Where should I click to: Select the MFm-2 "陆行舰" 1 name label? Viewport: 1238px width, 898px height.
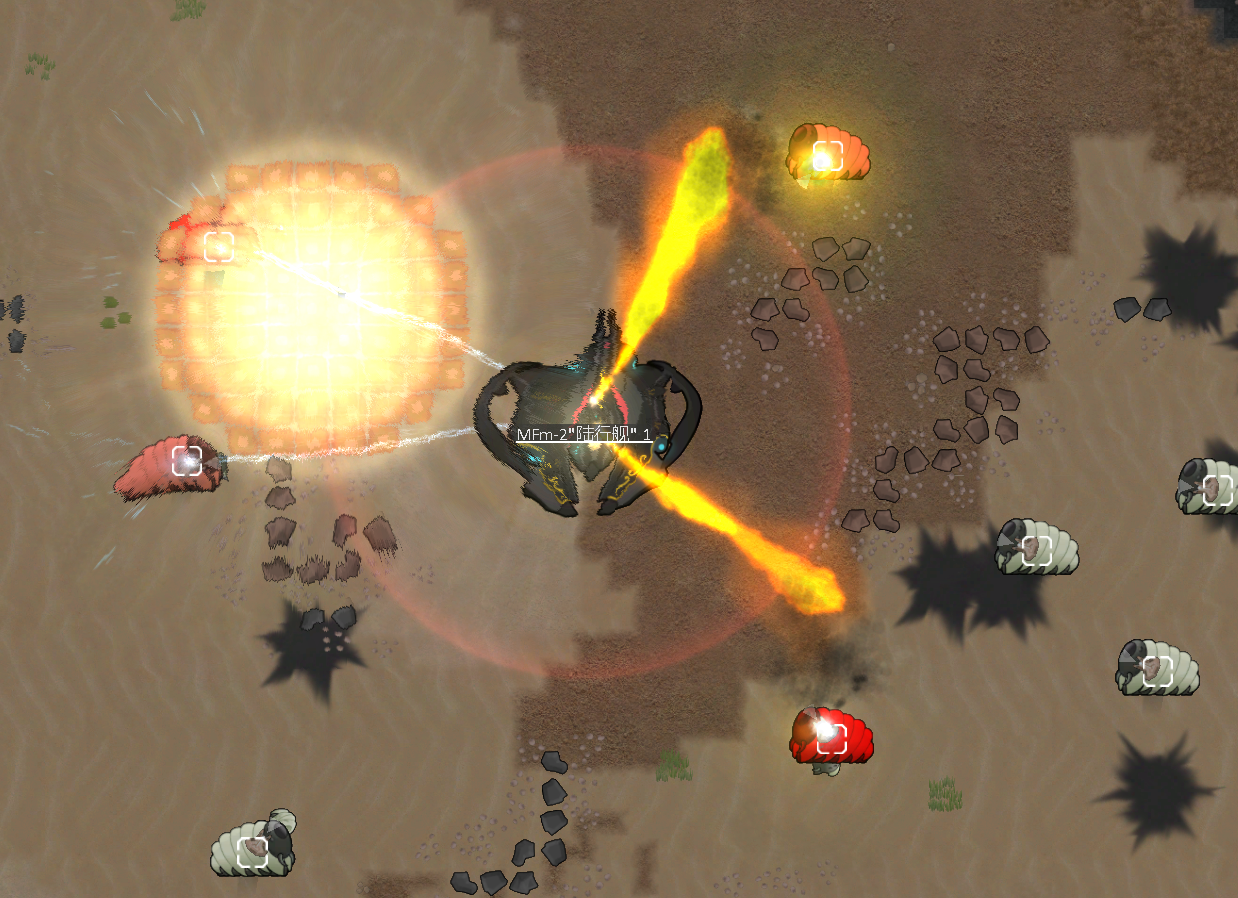584,435
